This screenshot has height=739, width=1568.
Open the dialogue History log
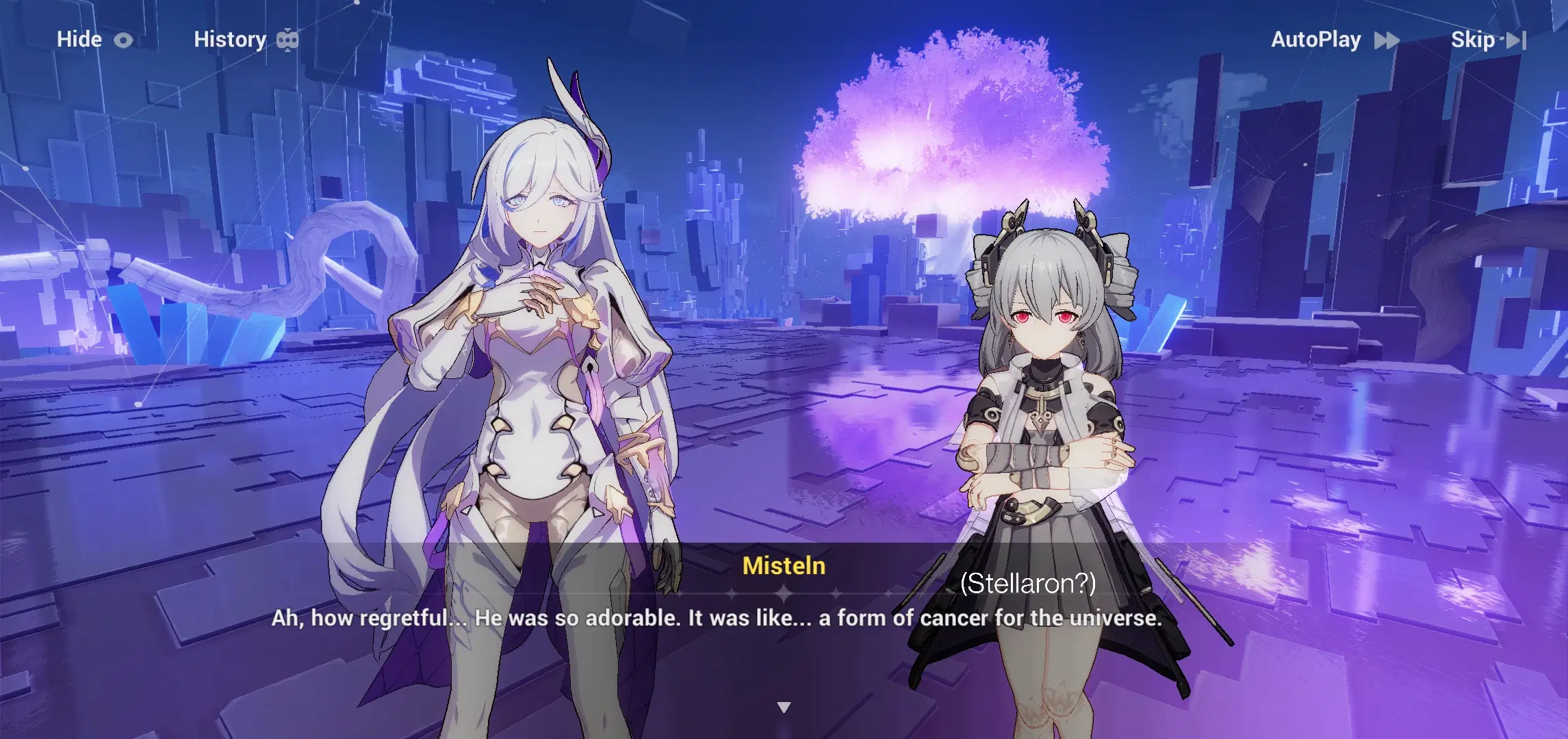[x=231, y=39]
